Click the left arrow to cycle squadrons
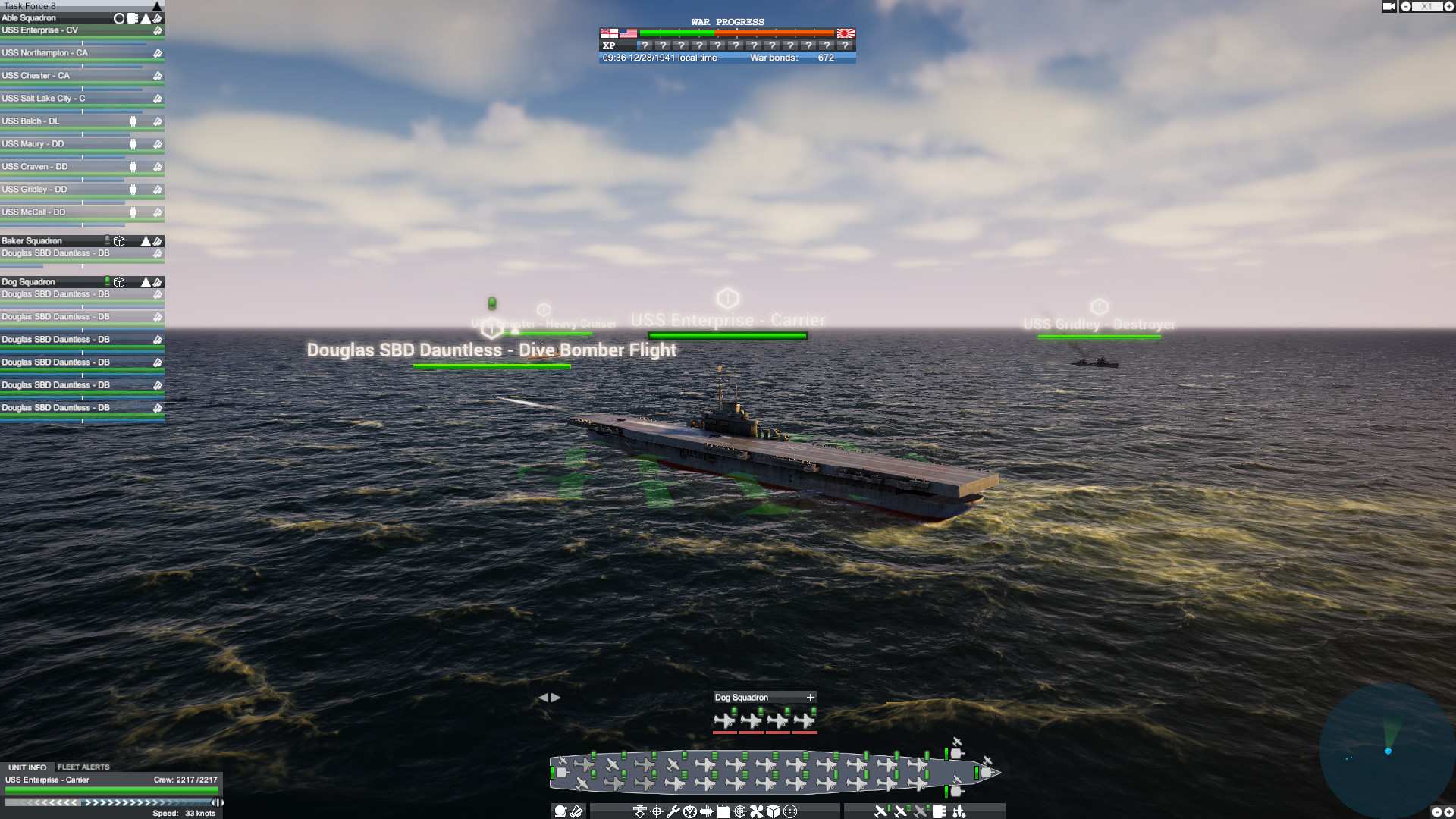1456x819 pixels. pos(544,697)
